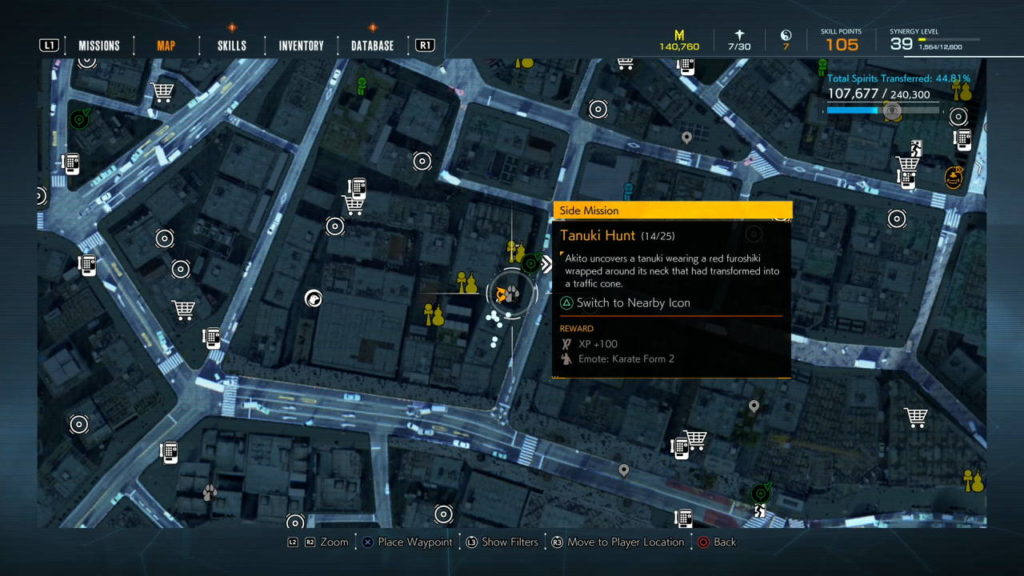Choose the Map tab

click(x=166, y=45)
